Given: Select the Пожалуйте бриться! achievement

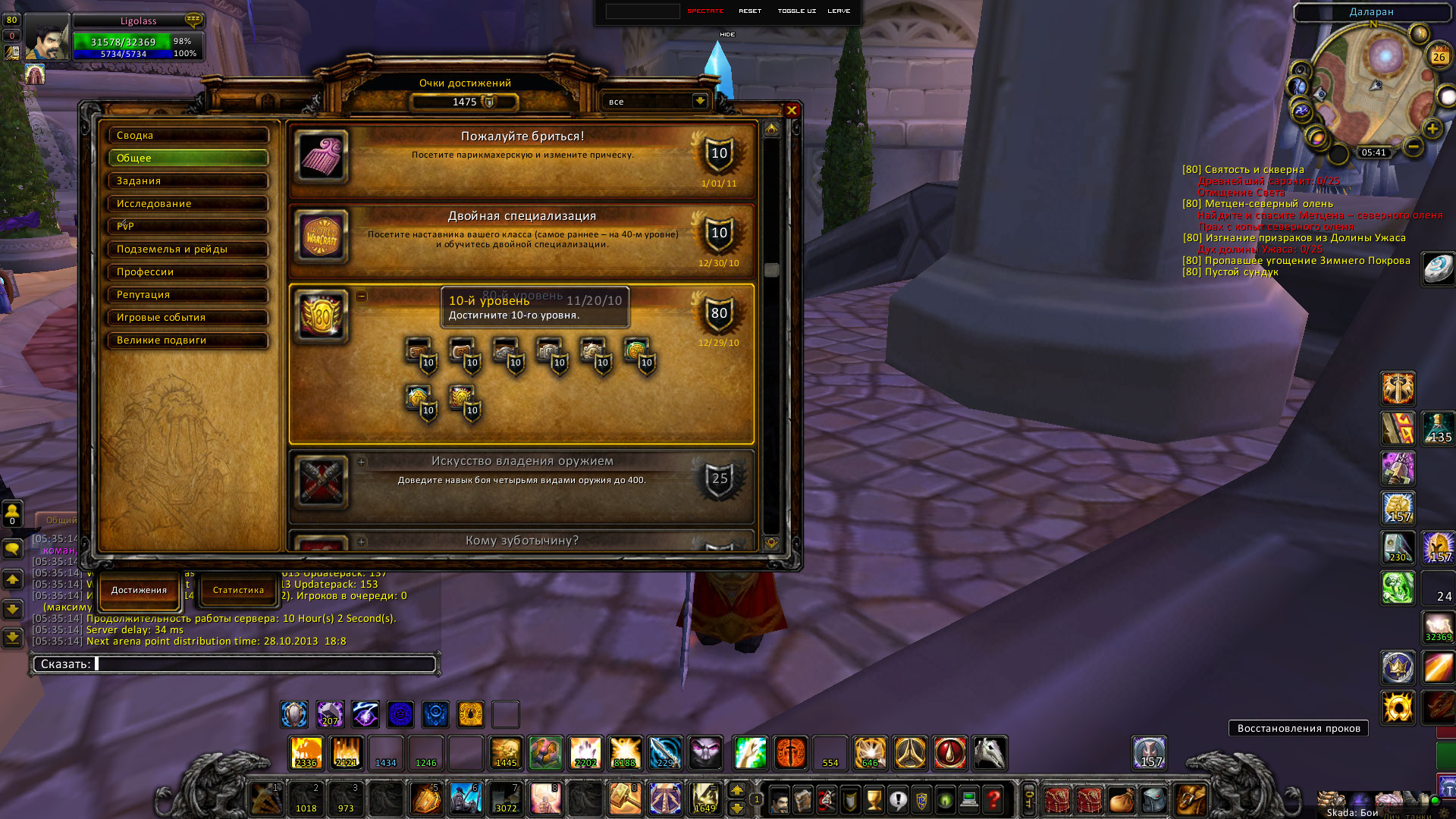Looking at the screenshot, I should click(x=522, y=158).
